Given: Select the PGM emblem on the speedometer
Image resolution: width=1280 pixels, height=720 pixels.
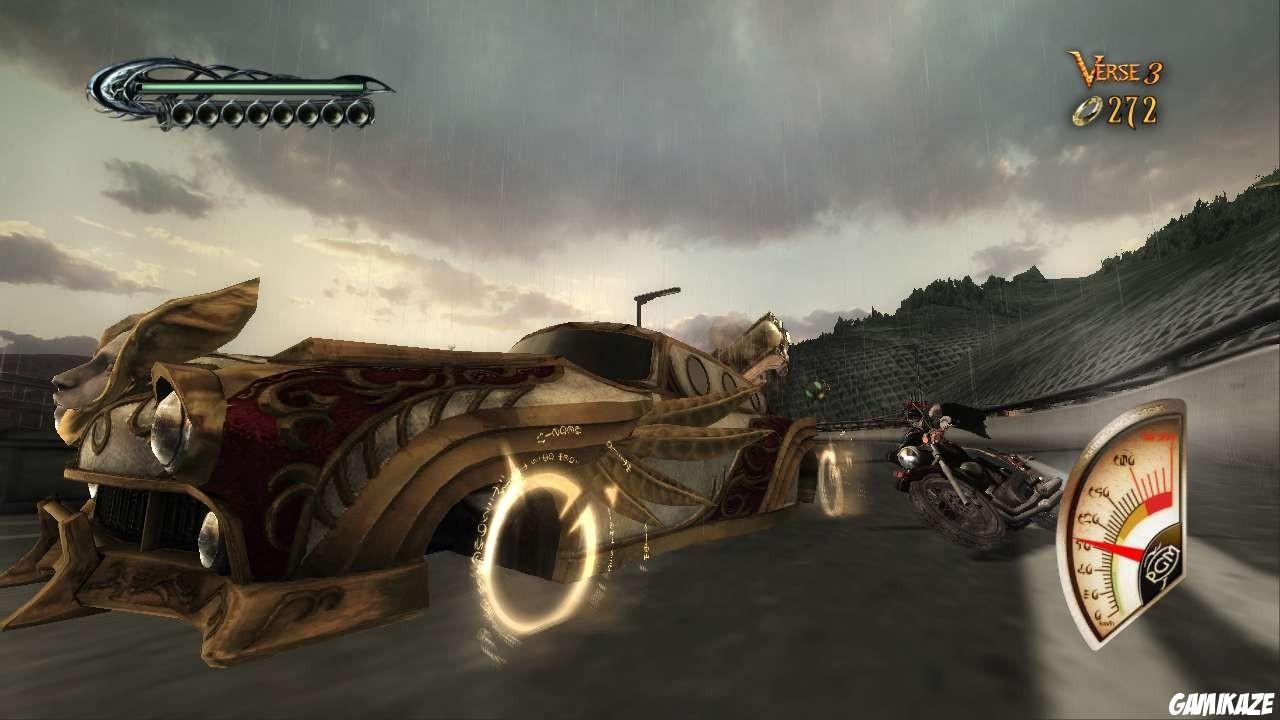Looking at the screenshot, I should tap(1161, 563).
